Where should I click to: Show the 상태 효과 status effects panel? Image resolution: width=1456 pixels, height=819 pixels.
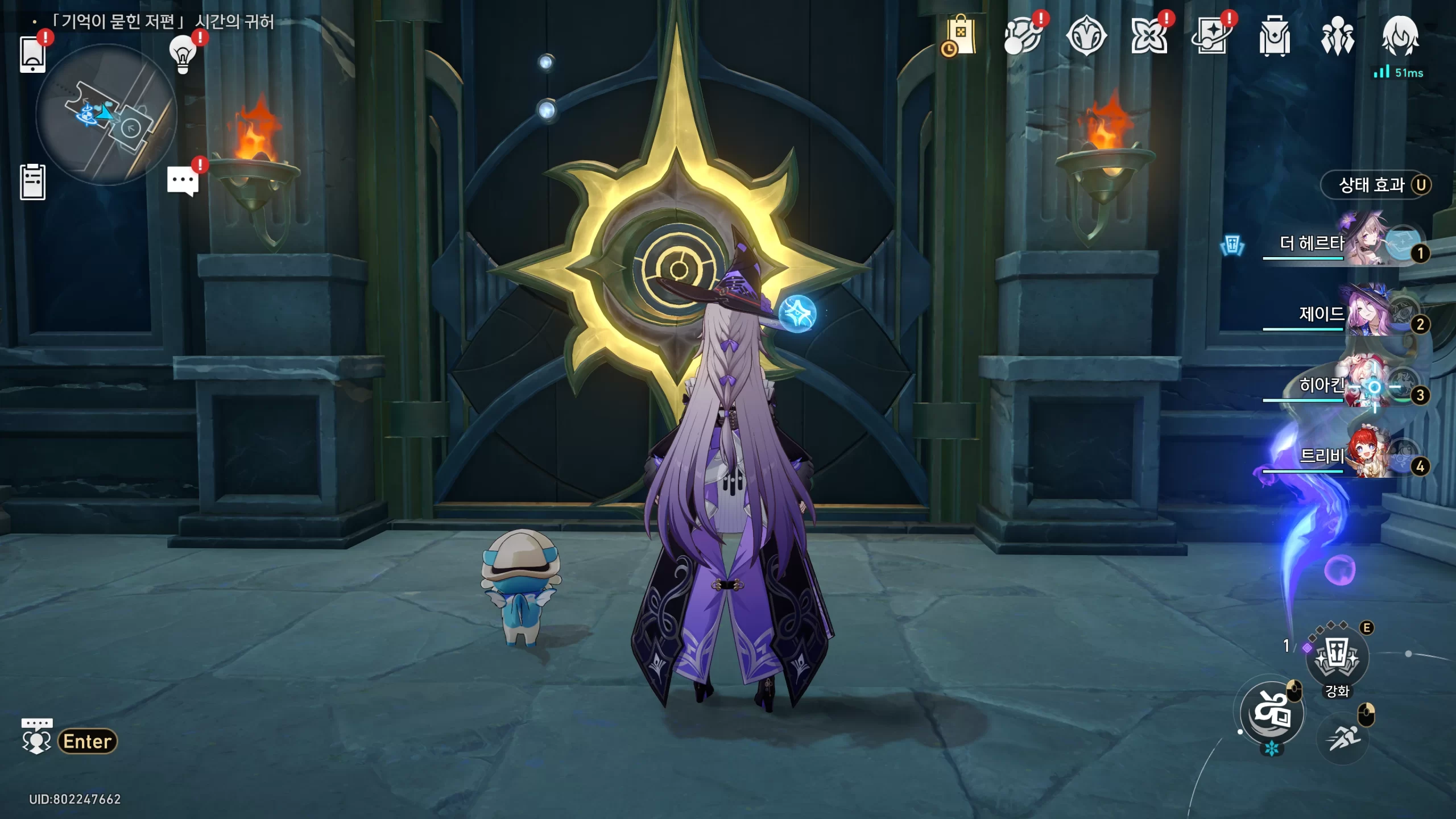click(1375, 185)
